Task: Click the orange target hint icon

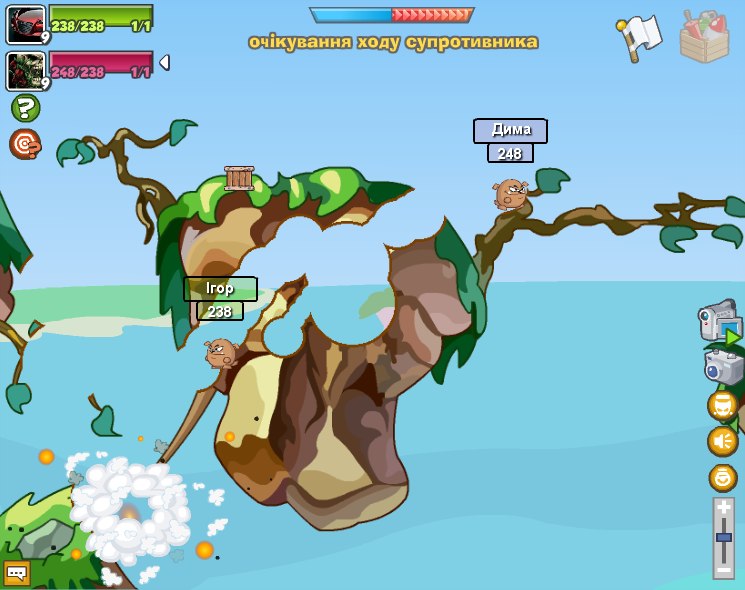Action: [x=25, y=144]
